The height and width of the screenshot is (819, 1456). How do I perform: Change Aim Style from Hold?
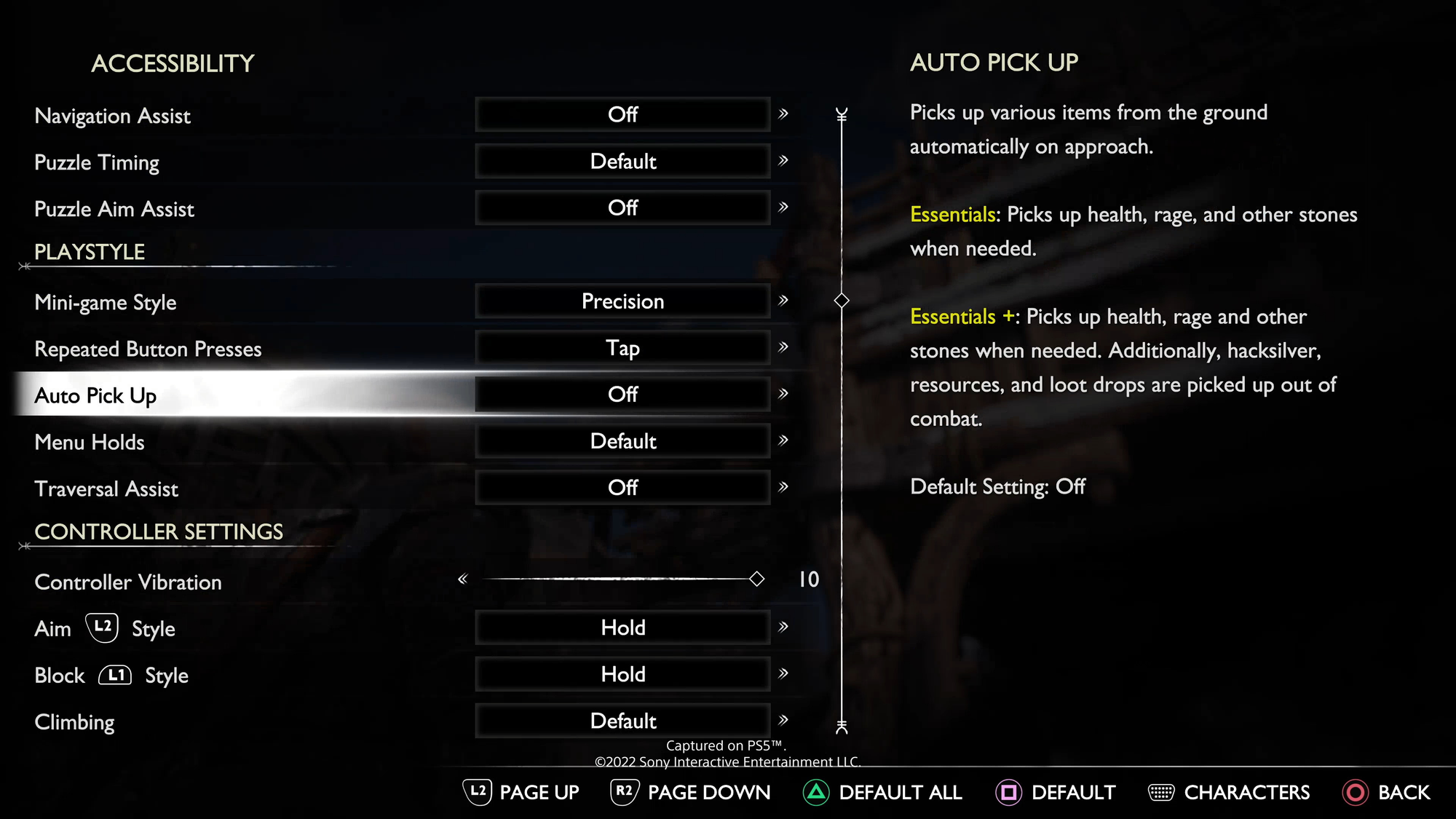[x=622, y=628]
